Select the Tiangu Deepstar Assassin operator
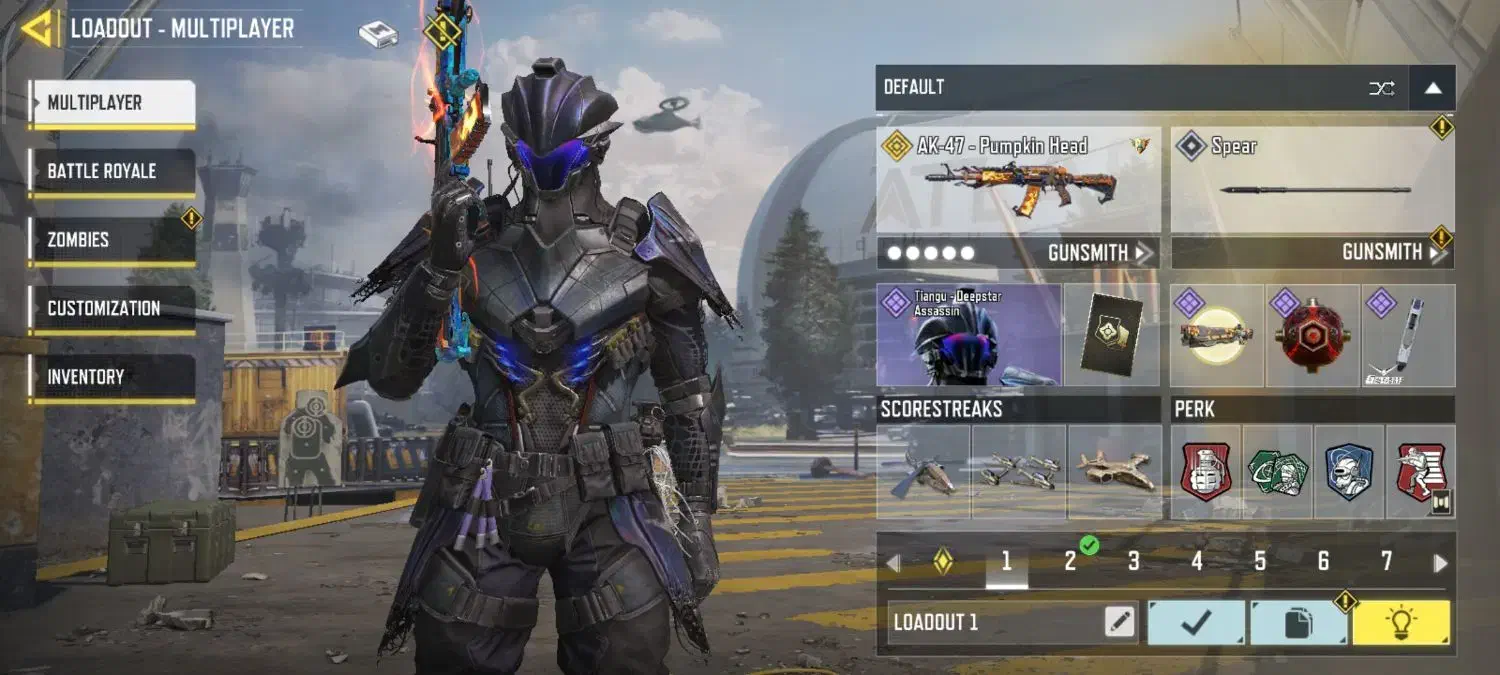Viewport: 1500px width, 675px height. pos(968,335)
